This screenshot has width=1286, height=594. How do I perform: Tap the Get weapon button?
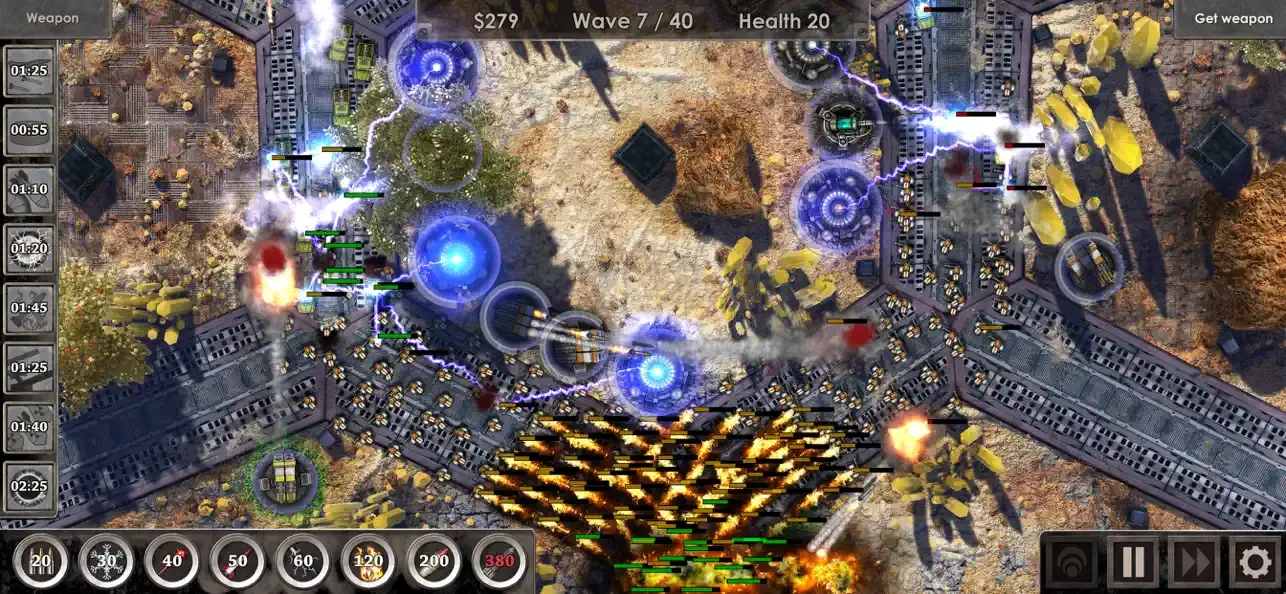click(1233, 18)
